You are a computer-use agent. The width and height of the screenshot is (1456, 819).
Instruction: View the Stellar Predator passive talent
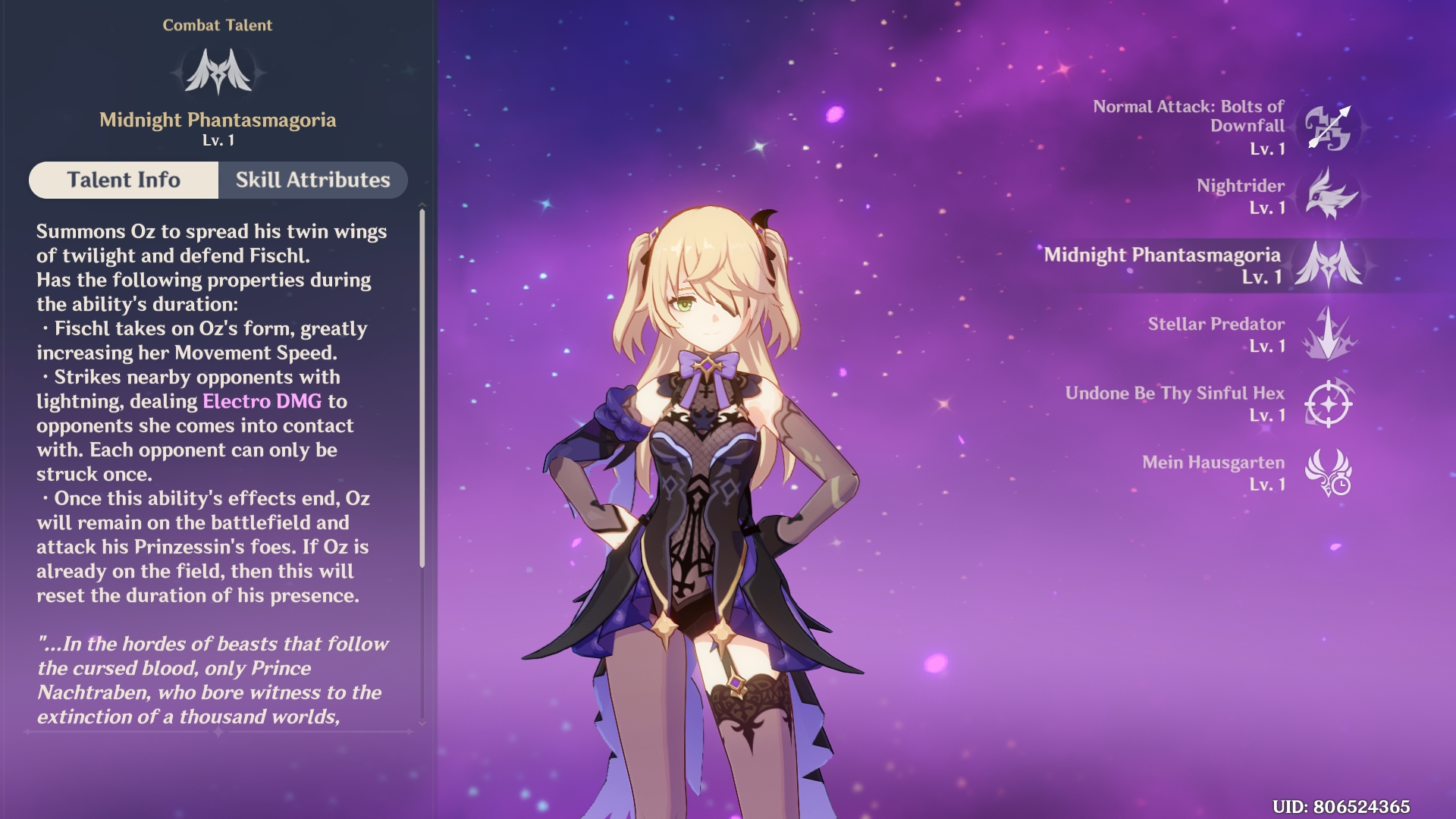(x=1327, y=334)
